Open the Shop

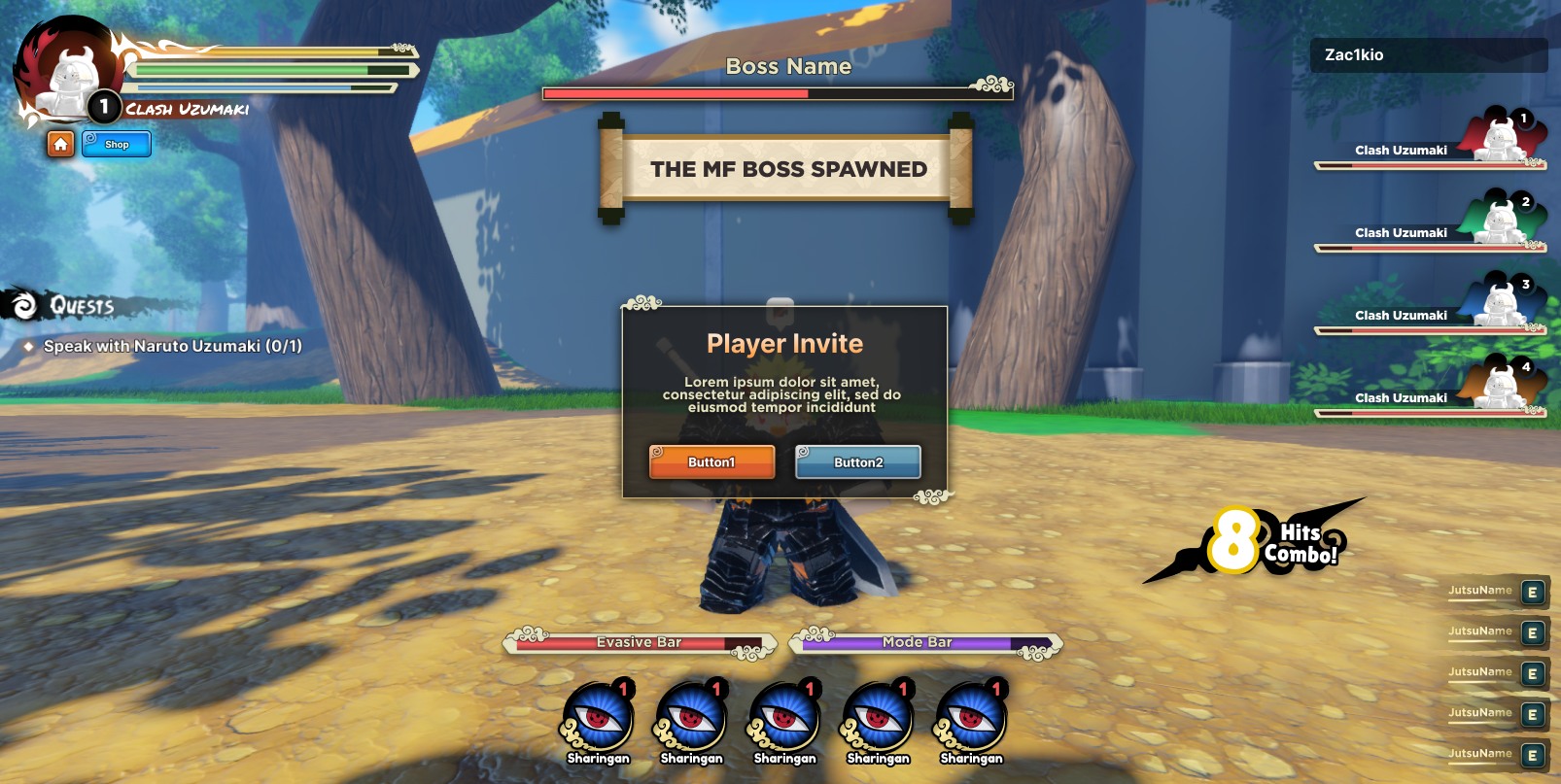point(117,144)
